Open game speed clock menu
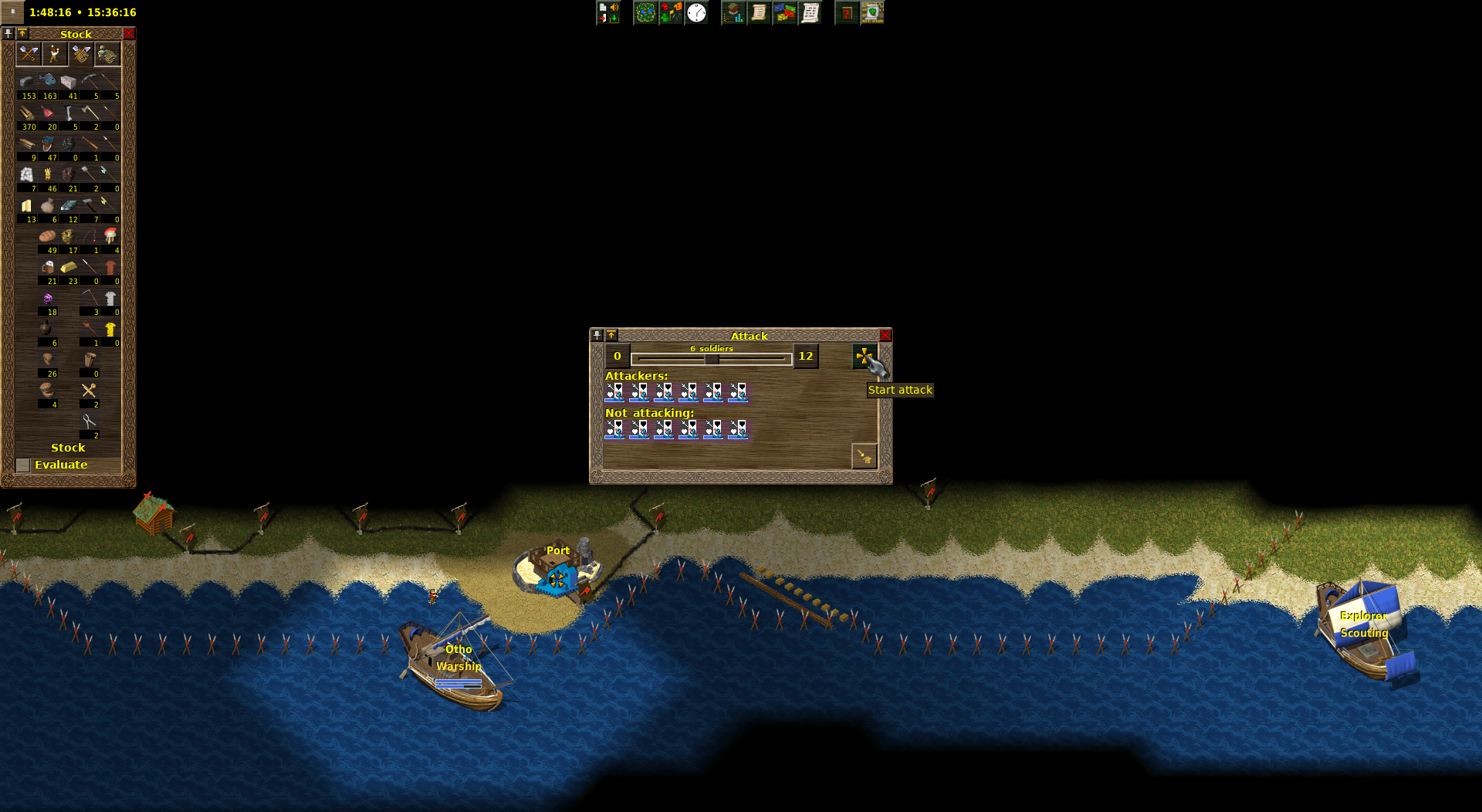The image size is (1482, 812). (696, 12)
